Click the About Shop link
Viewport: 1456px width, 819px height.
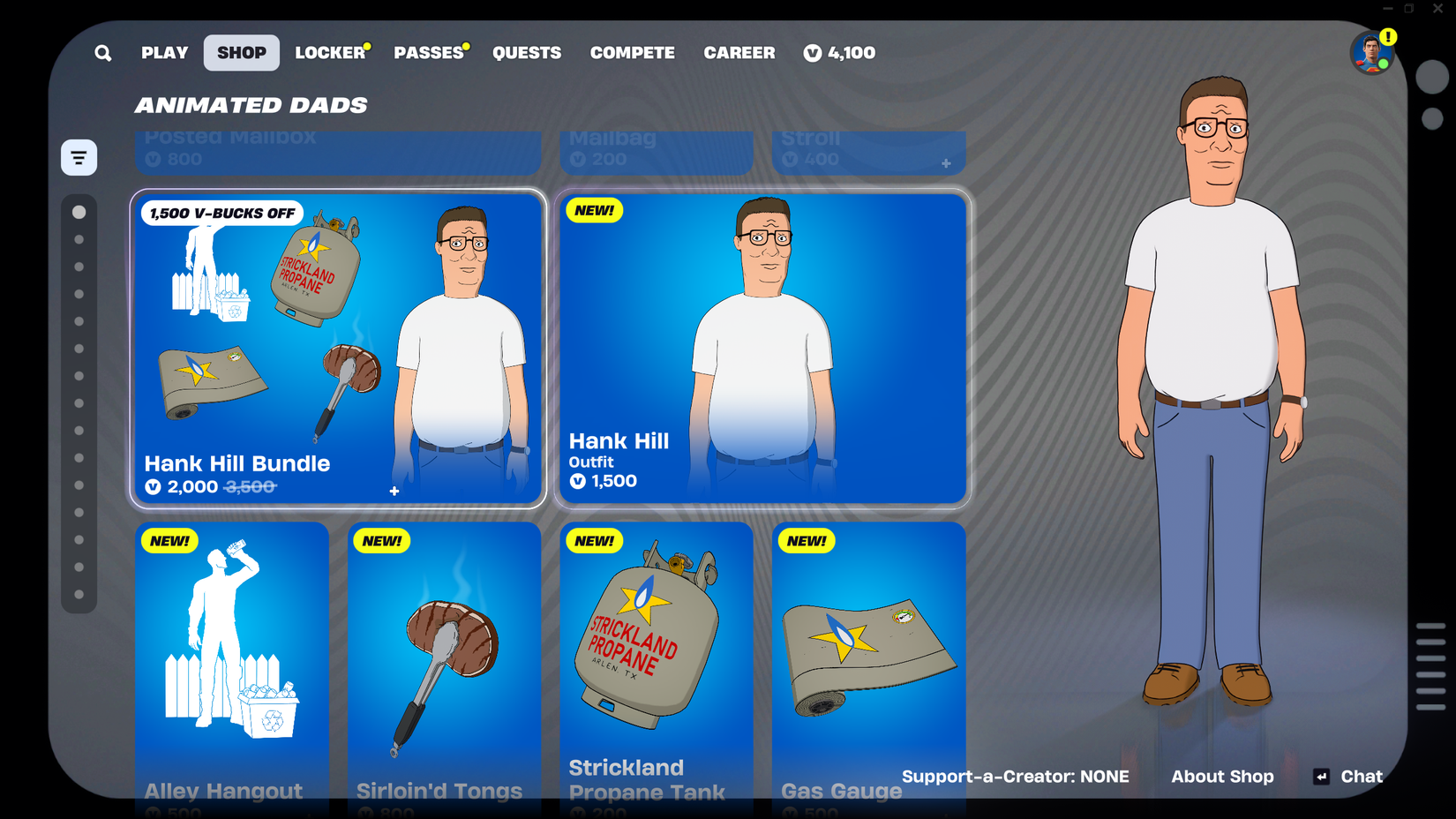[1222, 777]
